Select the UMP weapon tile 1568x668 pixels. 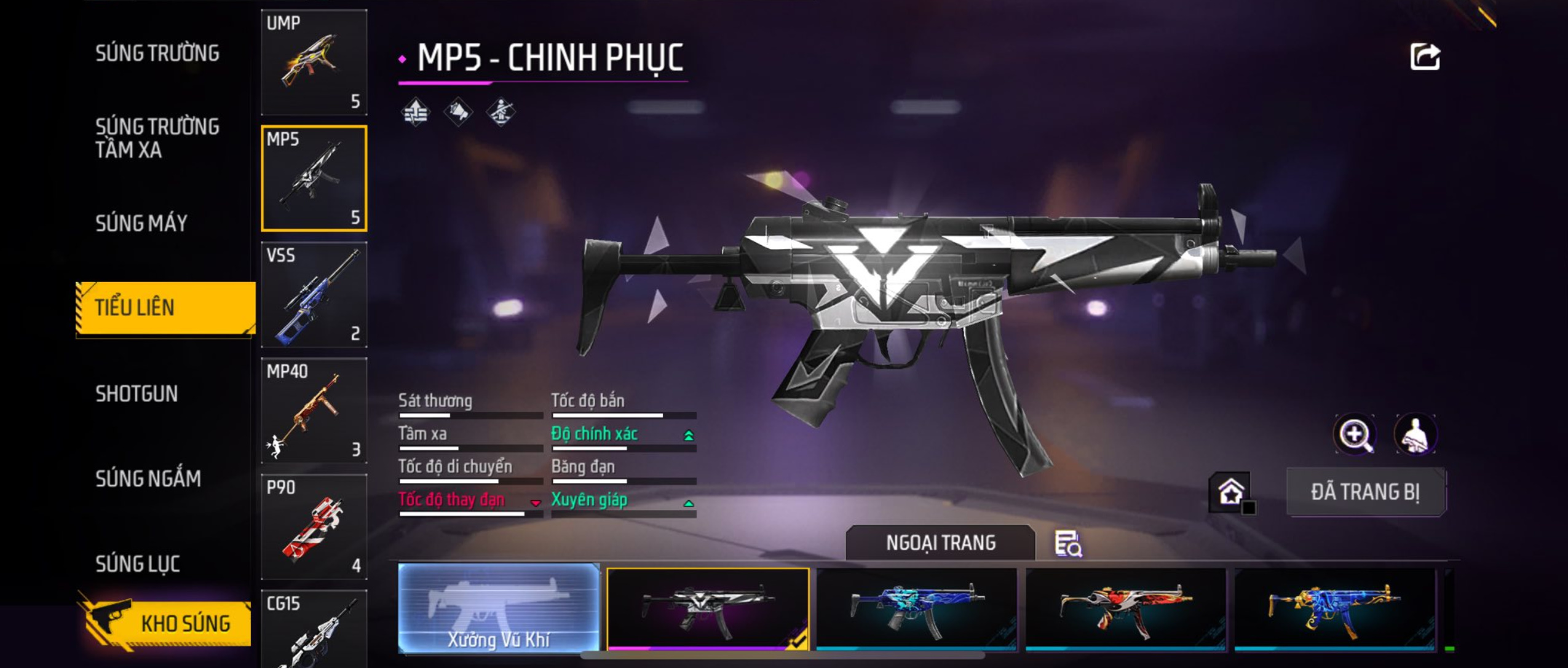314,62
